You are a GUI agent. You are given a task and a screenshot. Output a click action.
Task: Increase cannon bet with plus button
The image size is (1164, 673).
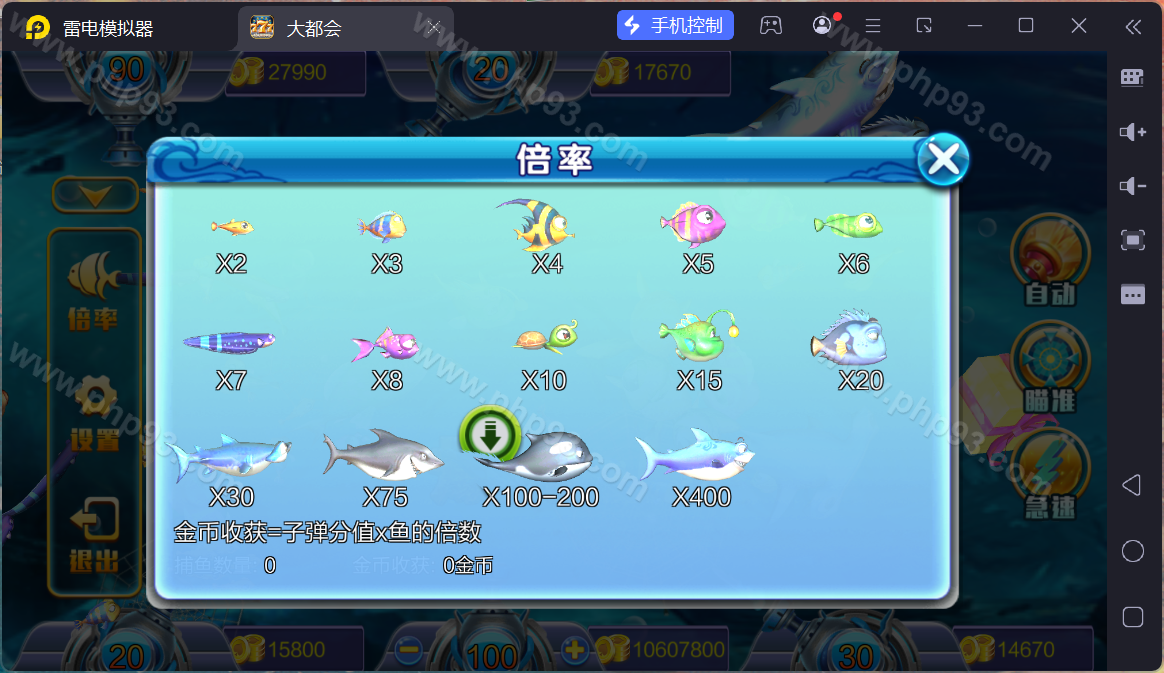[574, 649]
